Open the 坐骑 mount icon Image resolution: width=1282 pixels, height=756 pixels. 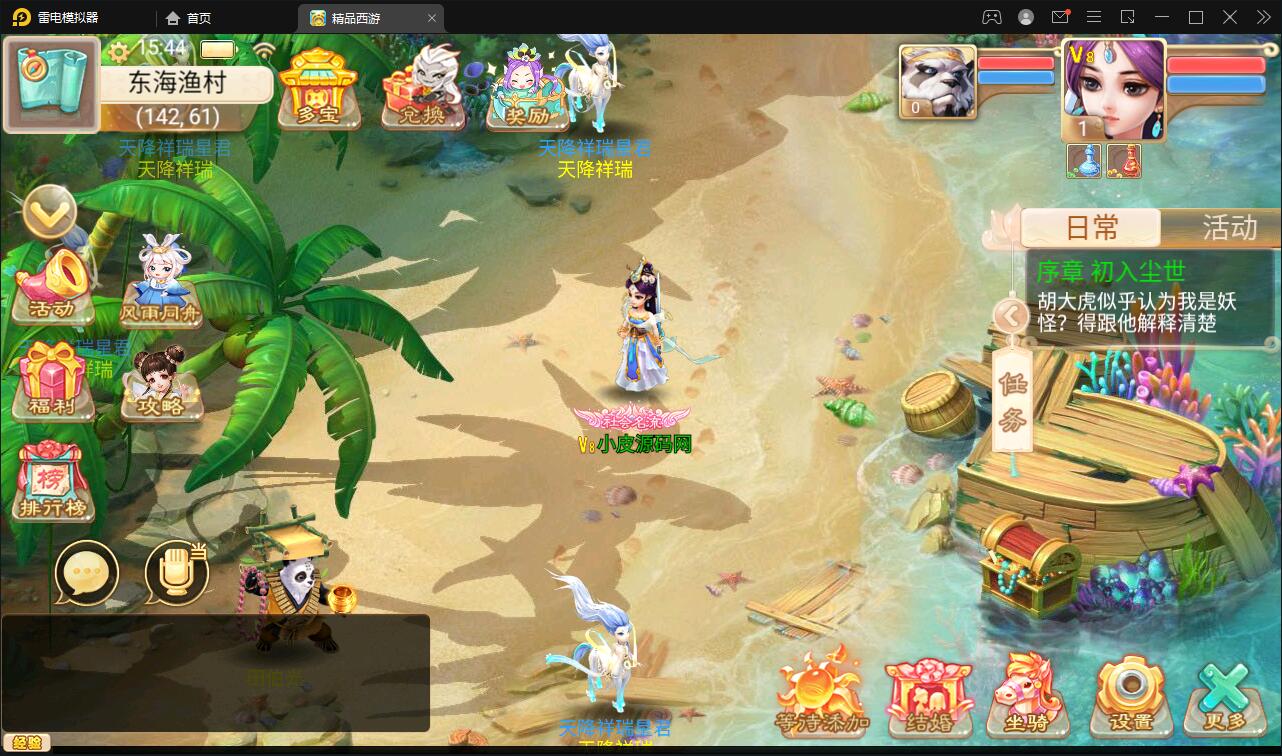(x=1028, y=695)
